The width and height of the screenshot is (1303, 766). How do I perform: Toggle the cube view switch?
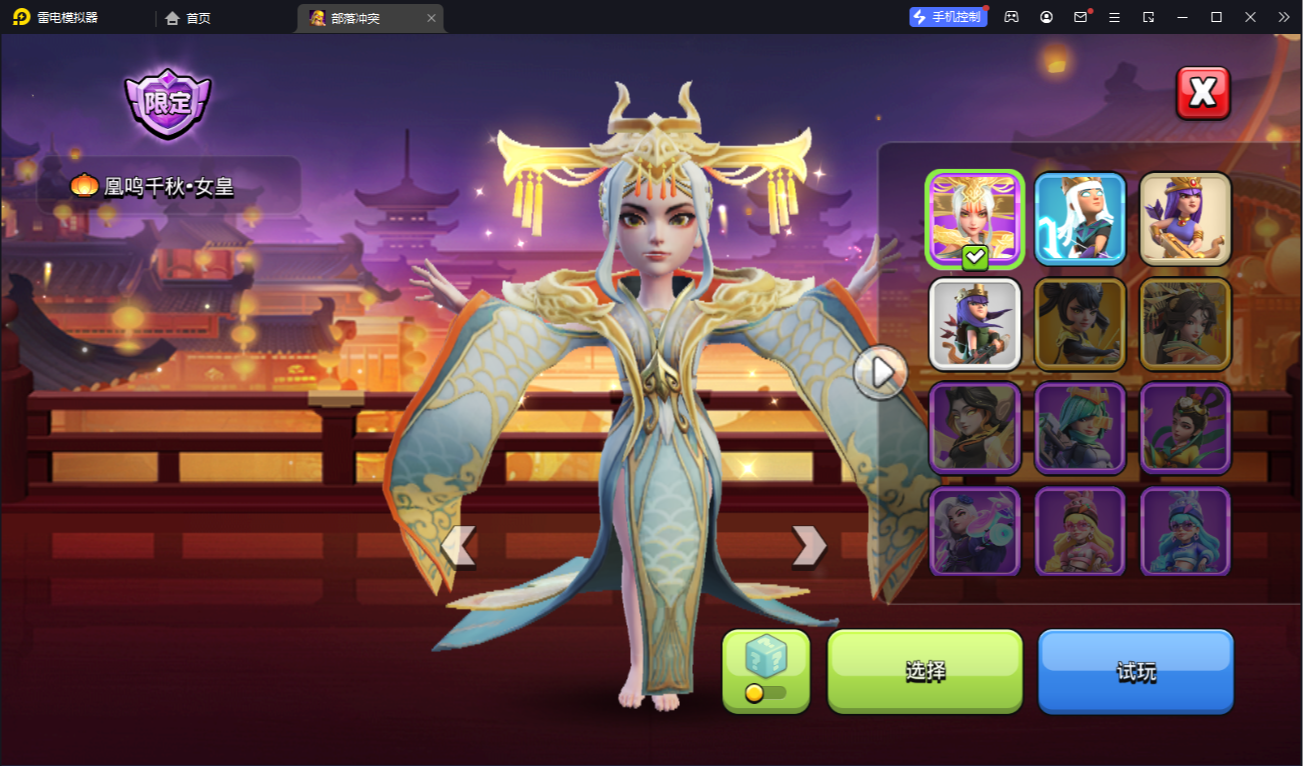click(766, 691)
